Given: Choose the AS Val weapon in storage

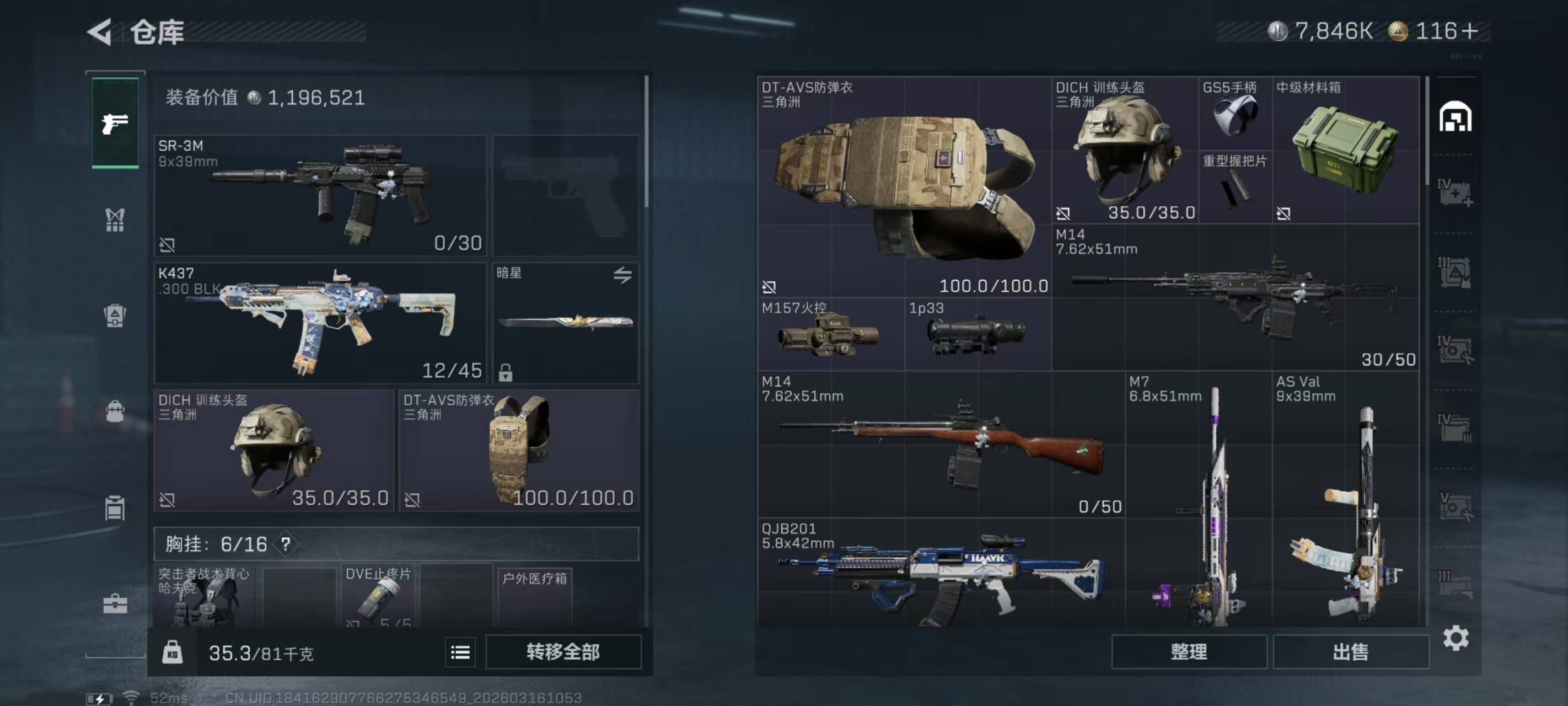Looking at the screenshot, I should (x=1346, y=500).
